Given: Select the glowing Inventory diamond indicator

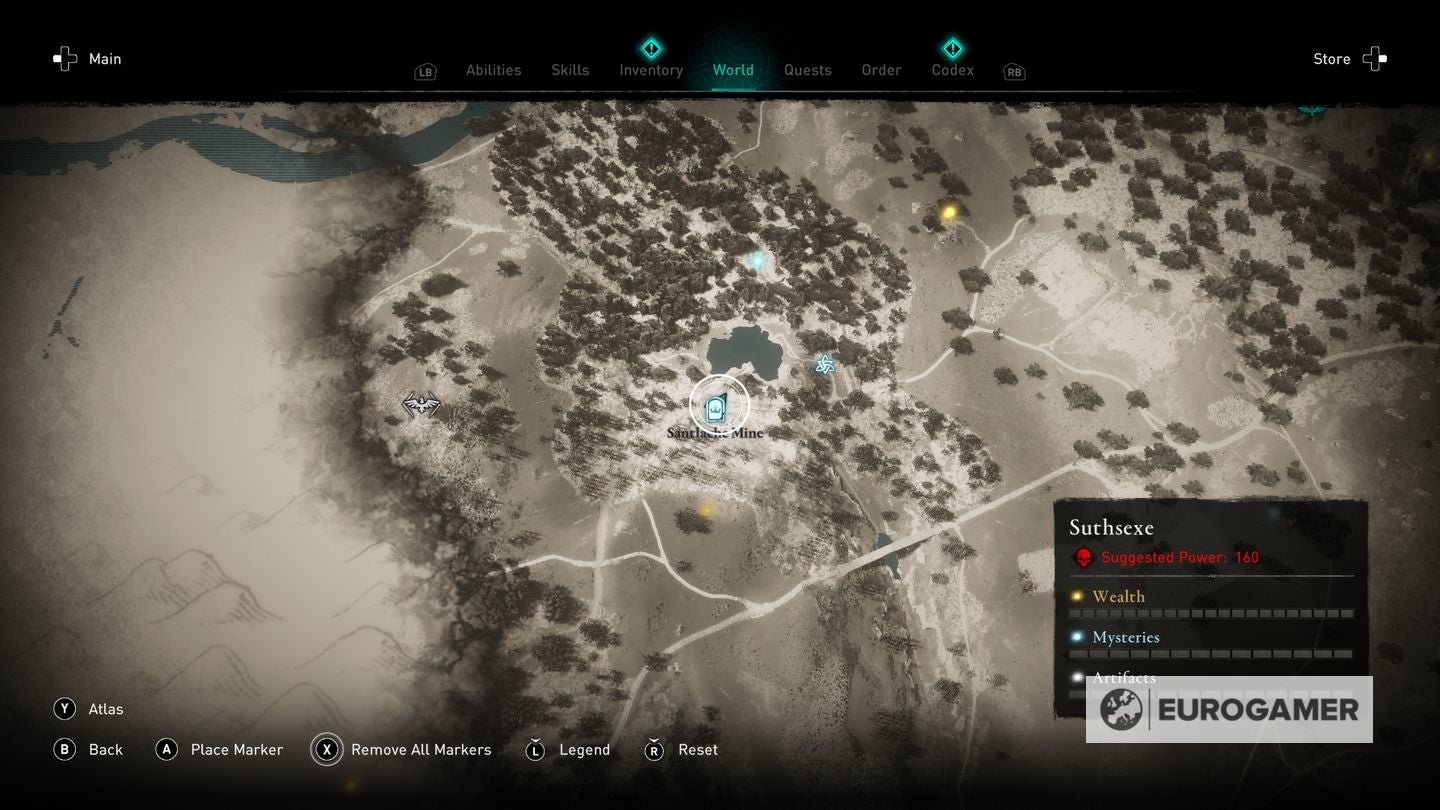Looking at the screenshot, I should pos(649,46).
